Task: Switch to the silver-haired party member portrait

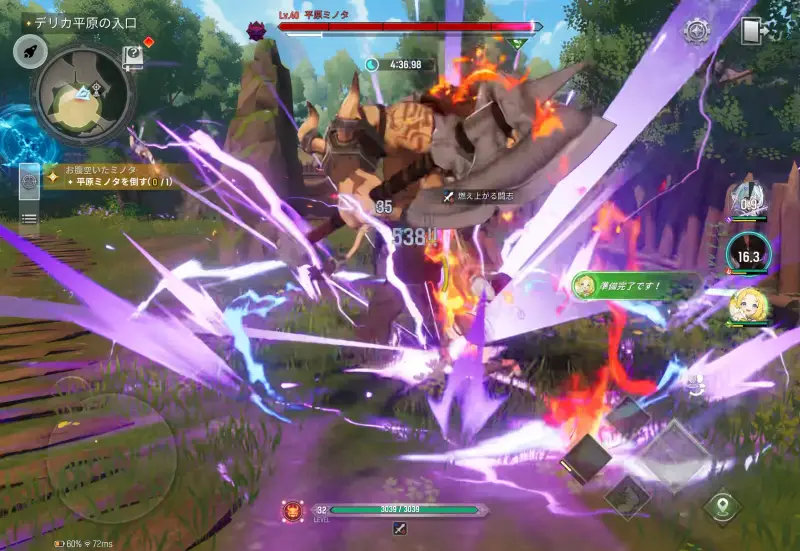Action: coord(746,198)
